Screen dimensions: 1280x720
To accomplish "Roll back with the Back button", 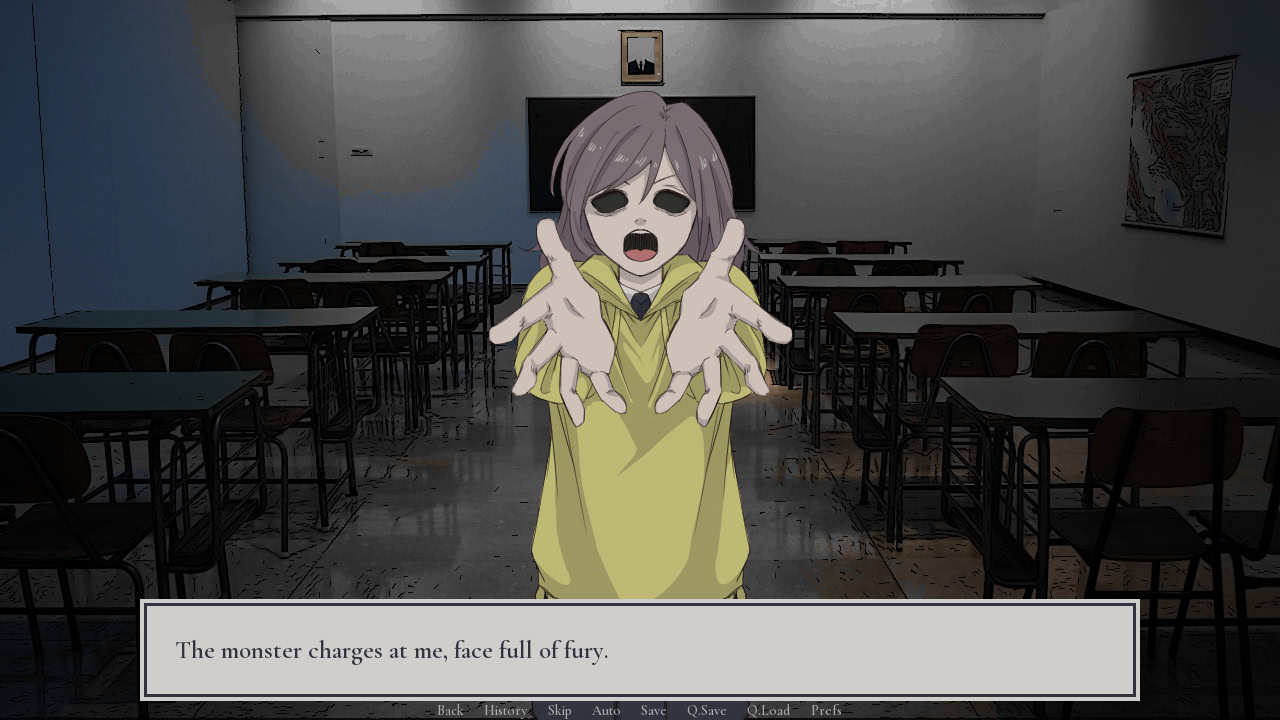I will [x=450, y=710].
